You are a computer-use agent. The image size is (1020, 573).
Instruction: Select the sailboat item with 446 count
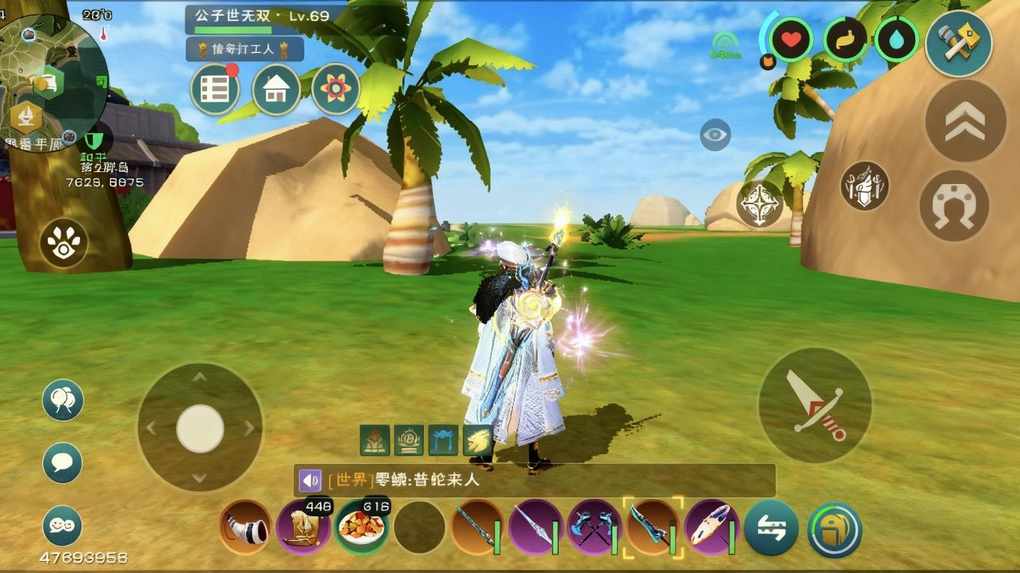pos(303,527)
